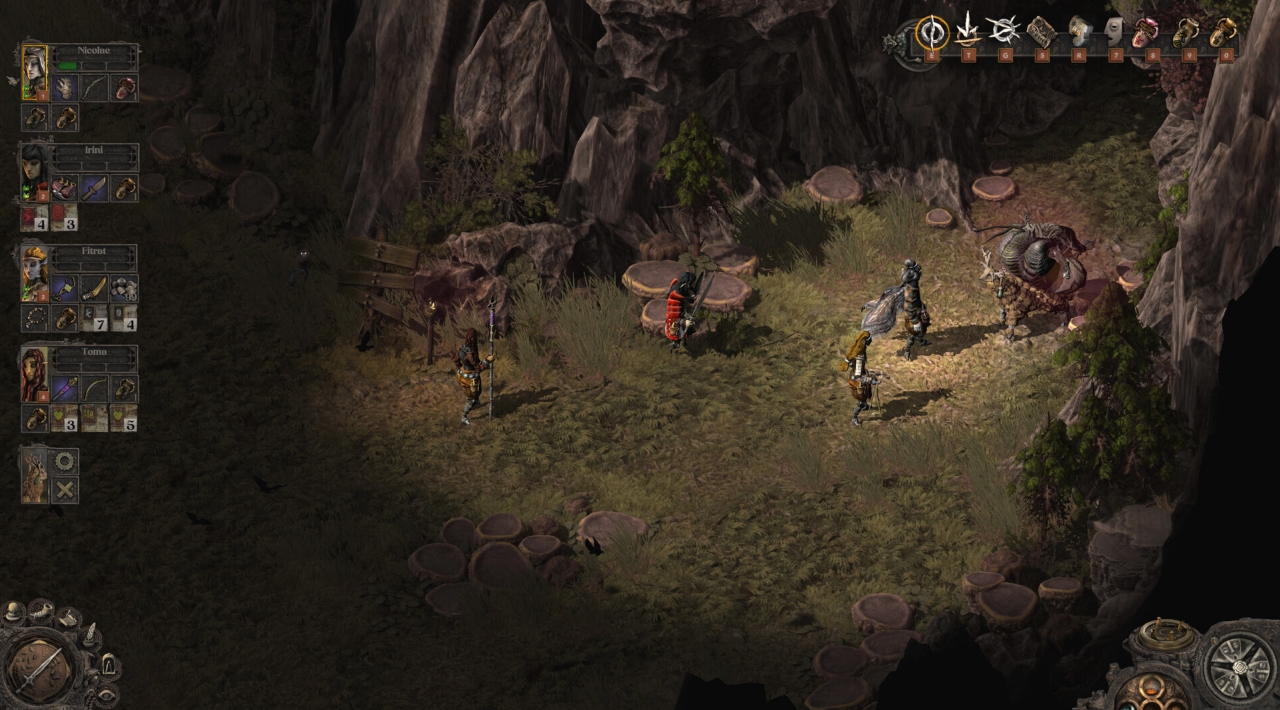The width and height of the screenshot is (1280, 710).
Task: Select Nicolae's bow weapon slot
Action: click(x=94, y=88)
